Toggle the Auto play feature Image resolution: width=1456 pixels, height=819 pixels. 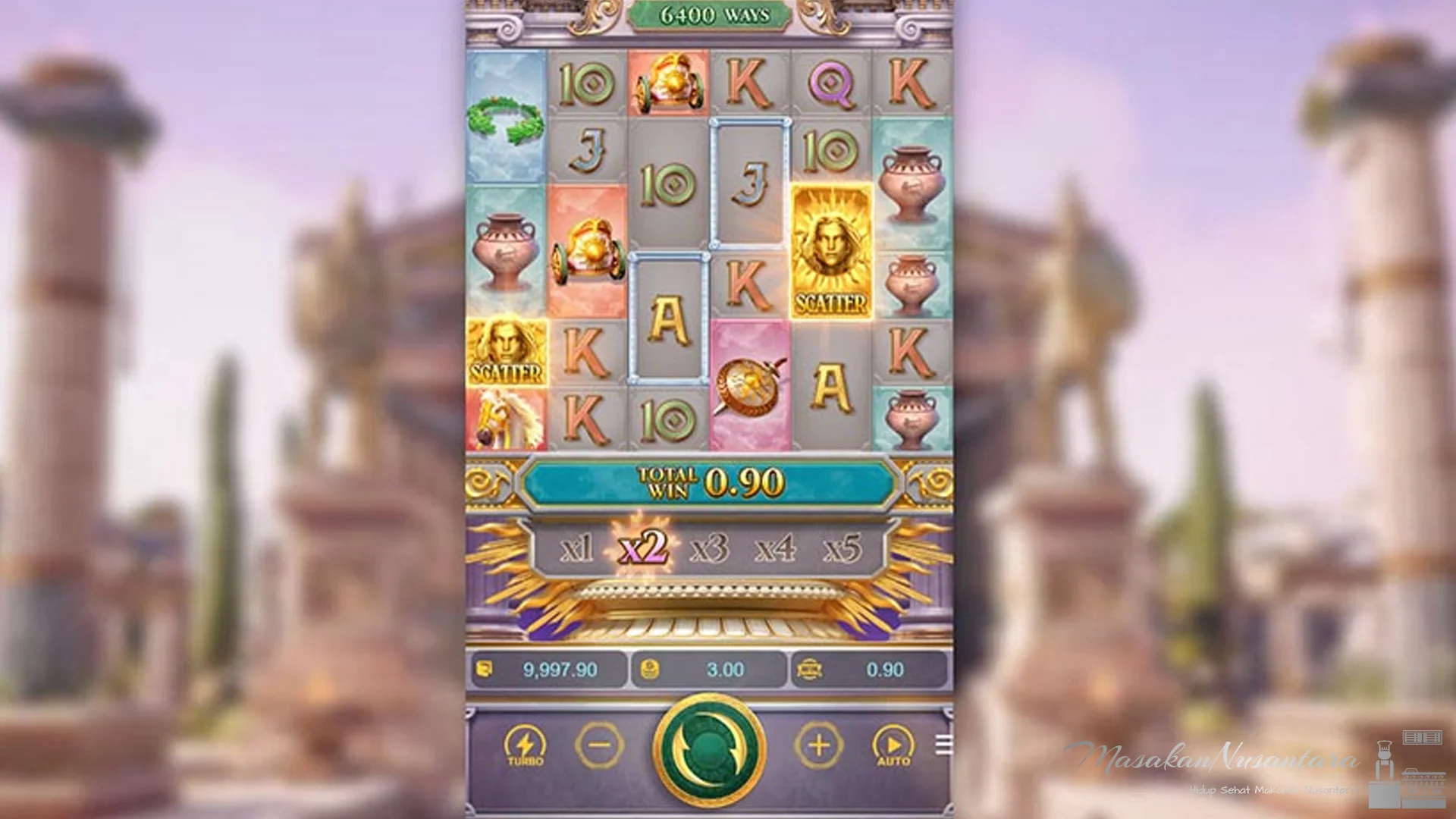(x=895, y=746)
